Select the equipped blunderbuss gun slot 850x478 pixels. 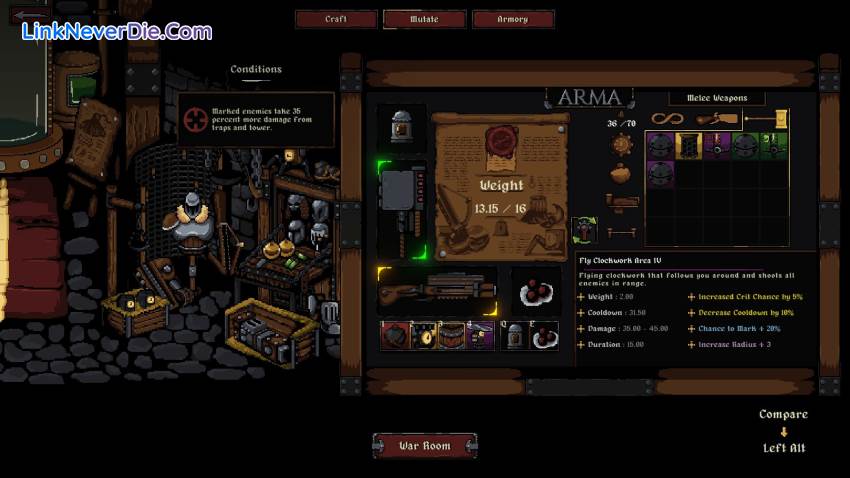click(x=436, y=291)
